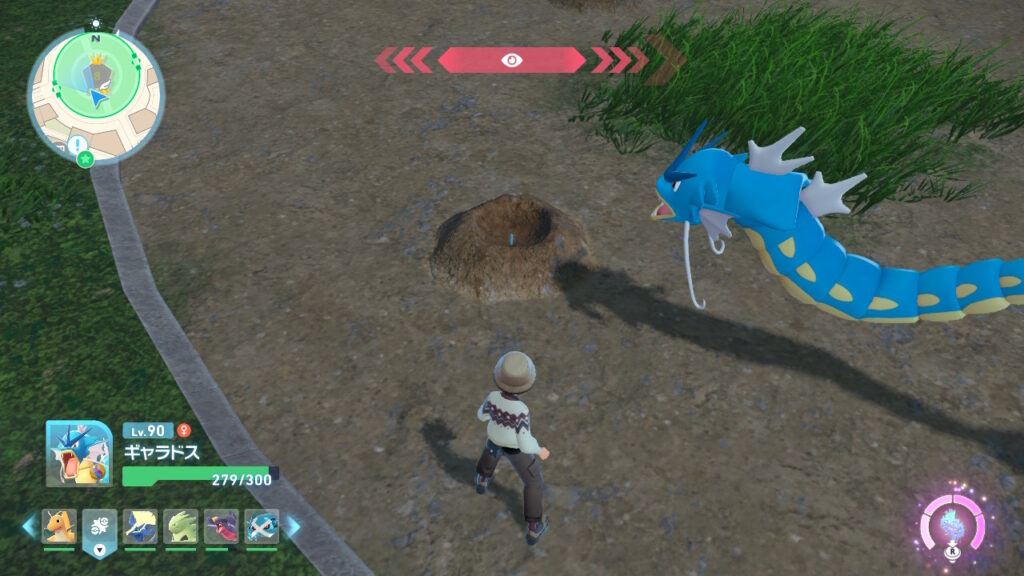The image size is (1024, 576).
Task: Cycle party bar with the left arrow
Action: (x=29, y=526)
